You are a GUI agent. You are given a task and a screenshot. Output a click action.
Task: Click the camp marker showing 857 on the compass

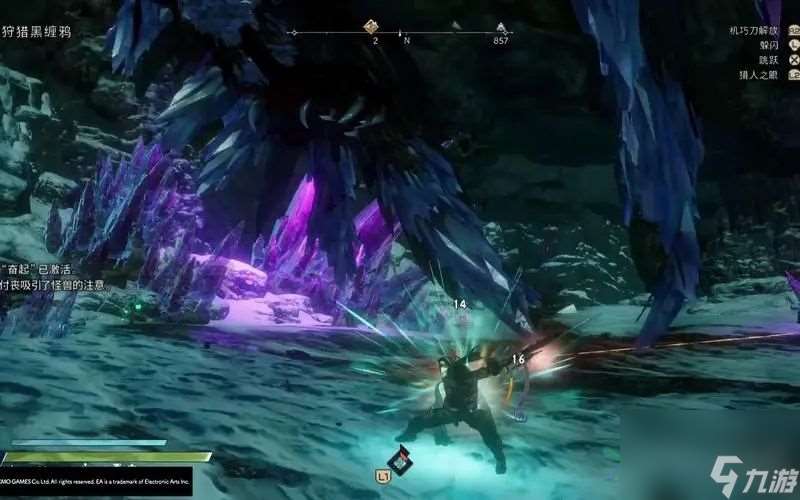click(501, 28)
